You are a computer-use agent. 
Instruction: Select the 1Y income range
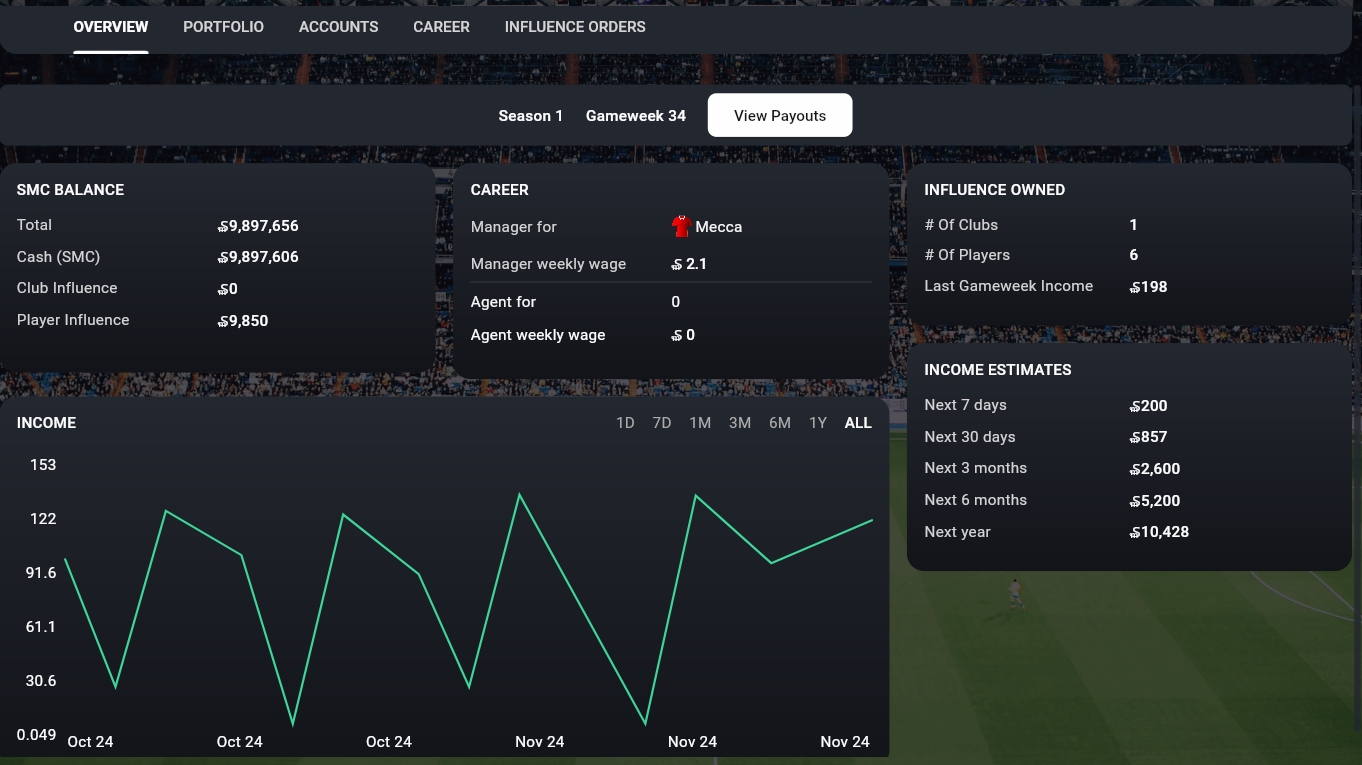818,423
